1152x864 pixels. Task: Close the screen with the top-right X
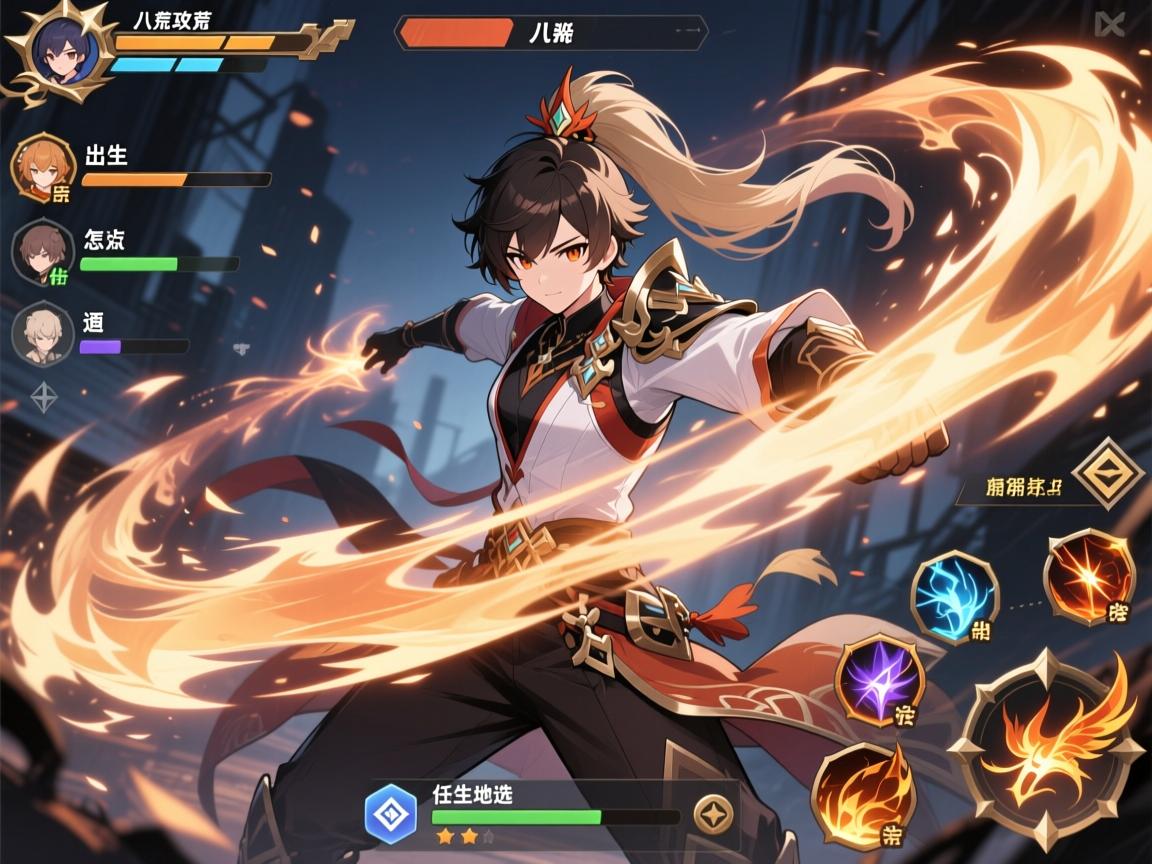pyautogui.click(x=1108, y=24)
